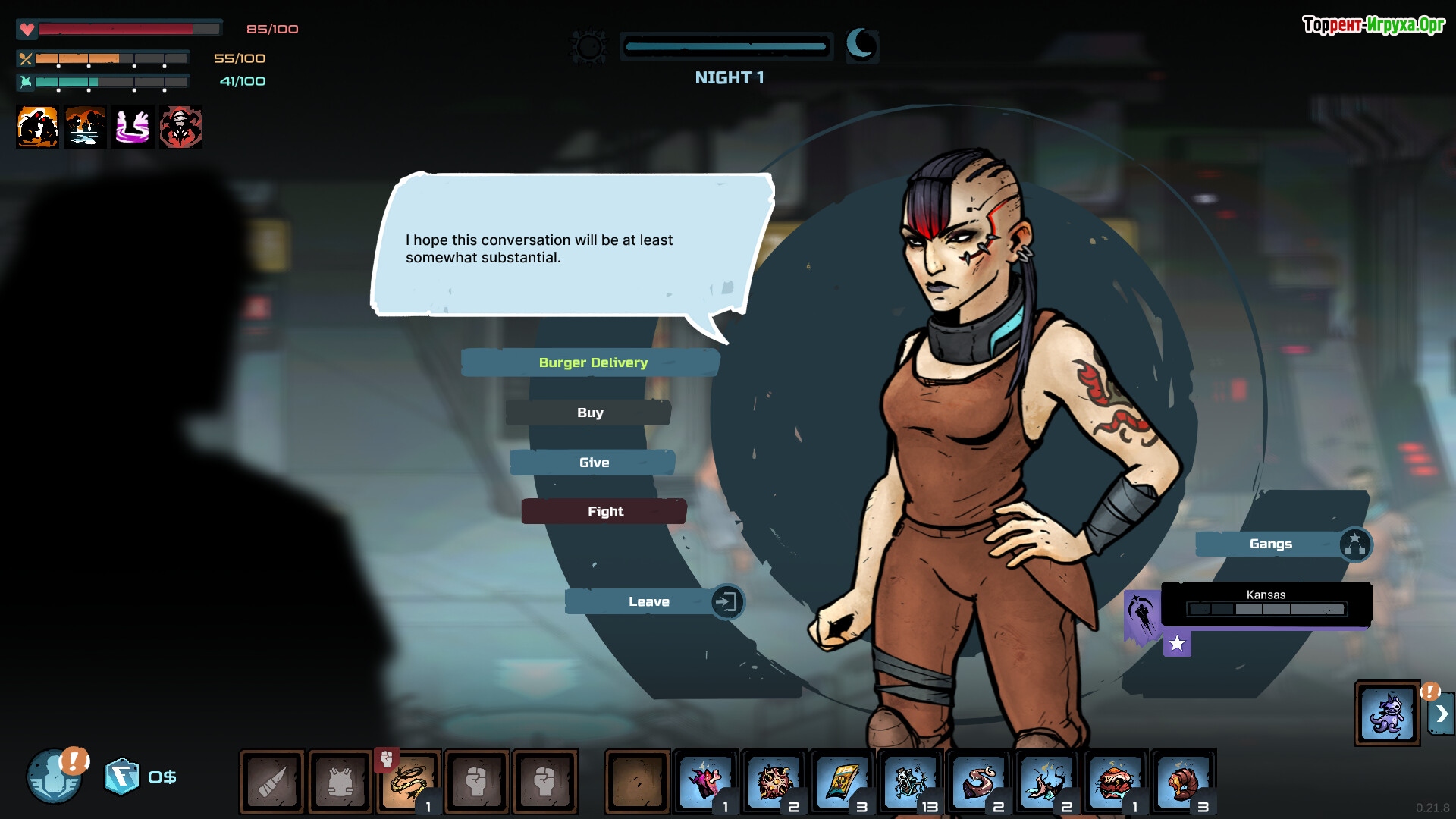Start a fight with the Fight option
The height and width of the screenshot is (819, 1456).
click(604, 512)
